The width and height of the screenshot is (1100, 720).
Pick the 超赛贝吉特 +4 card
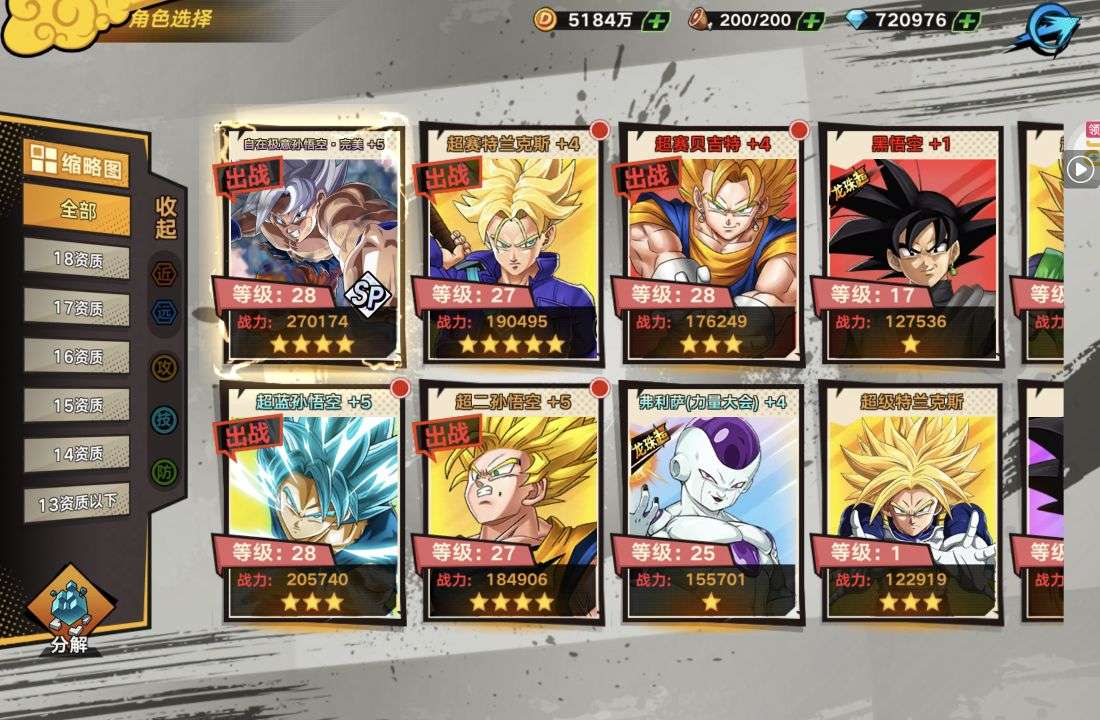710,245
